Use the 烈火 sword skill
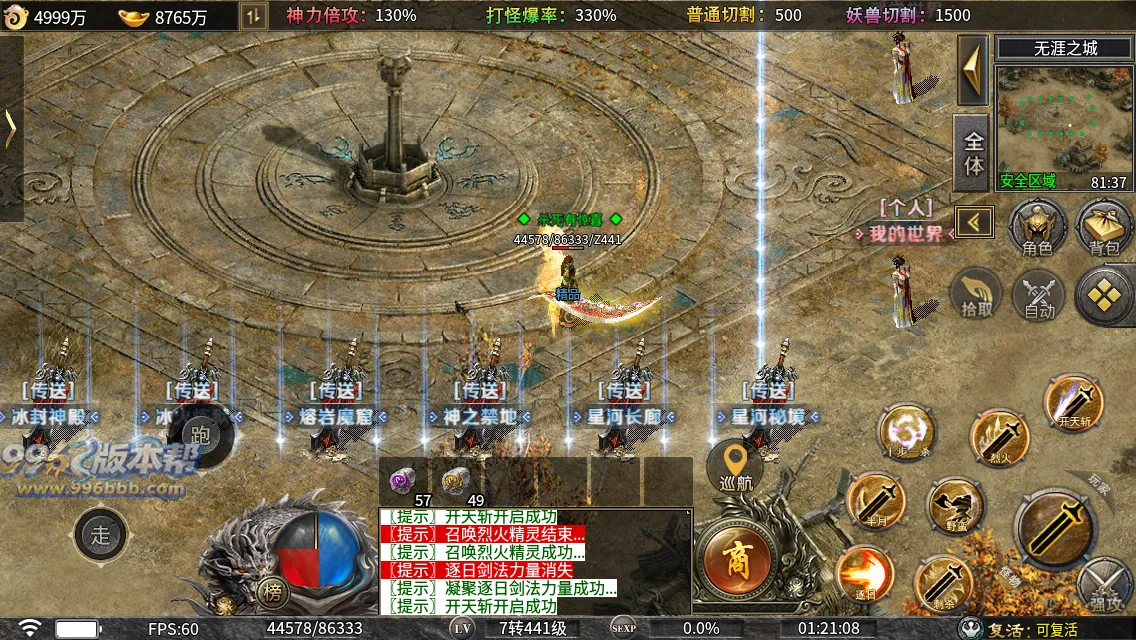Image resolution: width=1136 pixels, height=640 pixels. pos(1000,438)
